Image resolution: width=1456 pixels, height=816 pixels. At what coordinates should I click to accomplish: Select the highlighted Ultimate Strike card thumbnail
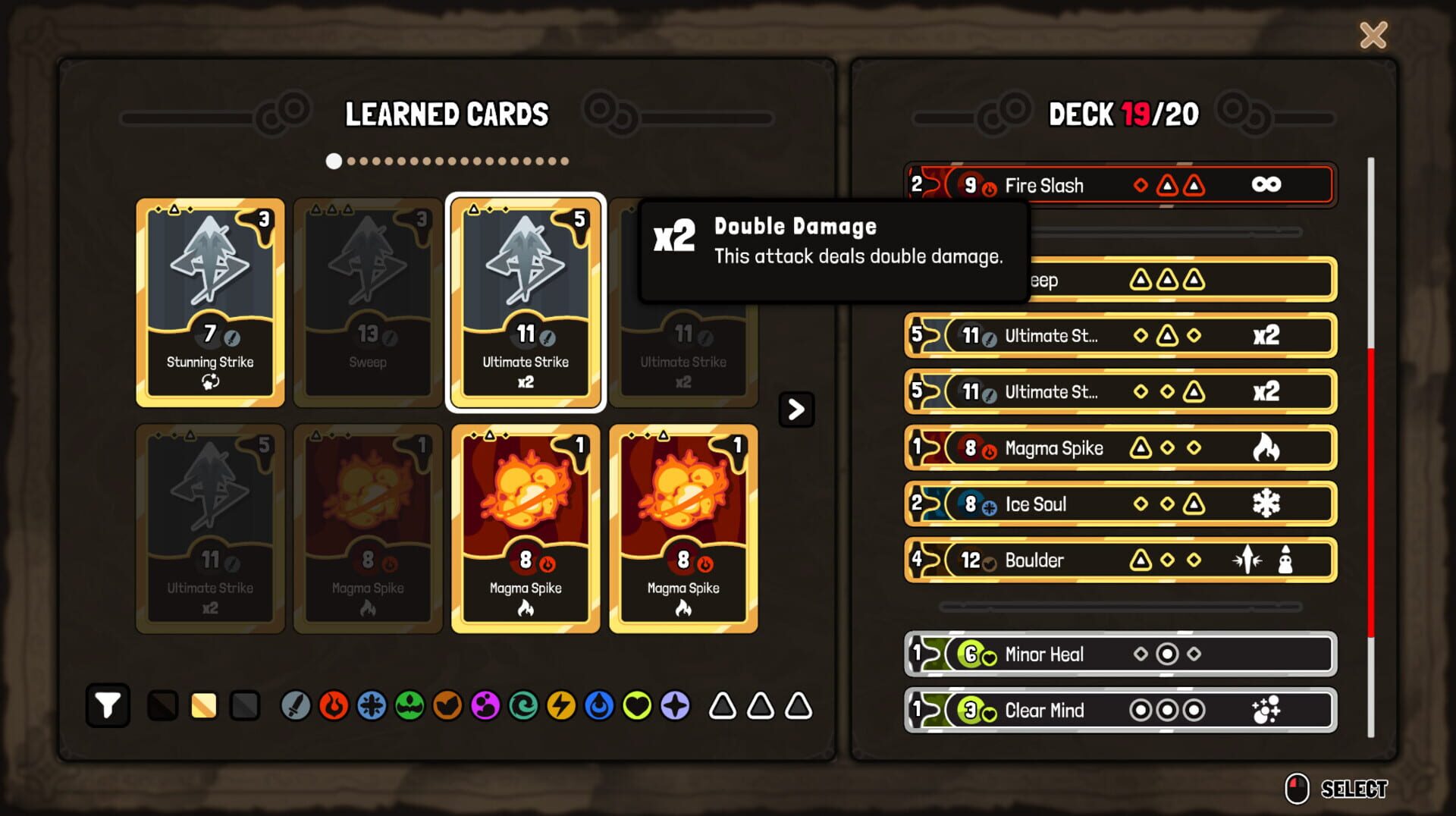click(525, 303)
